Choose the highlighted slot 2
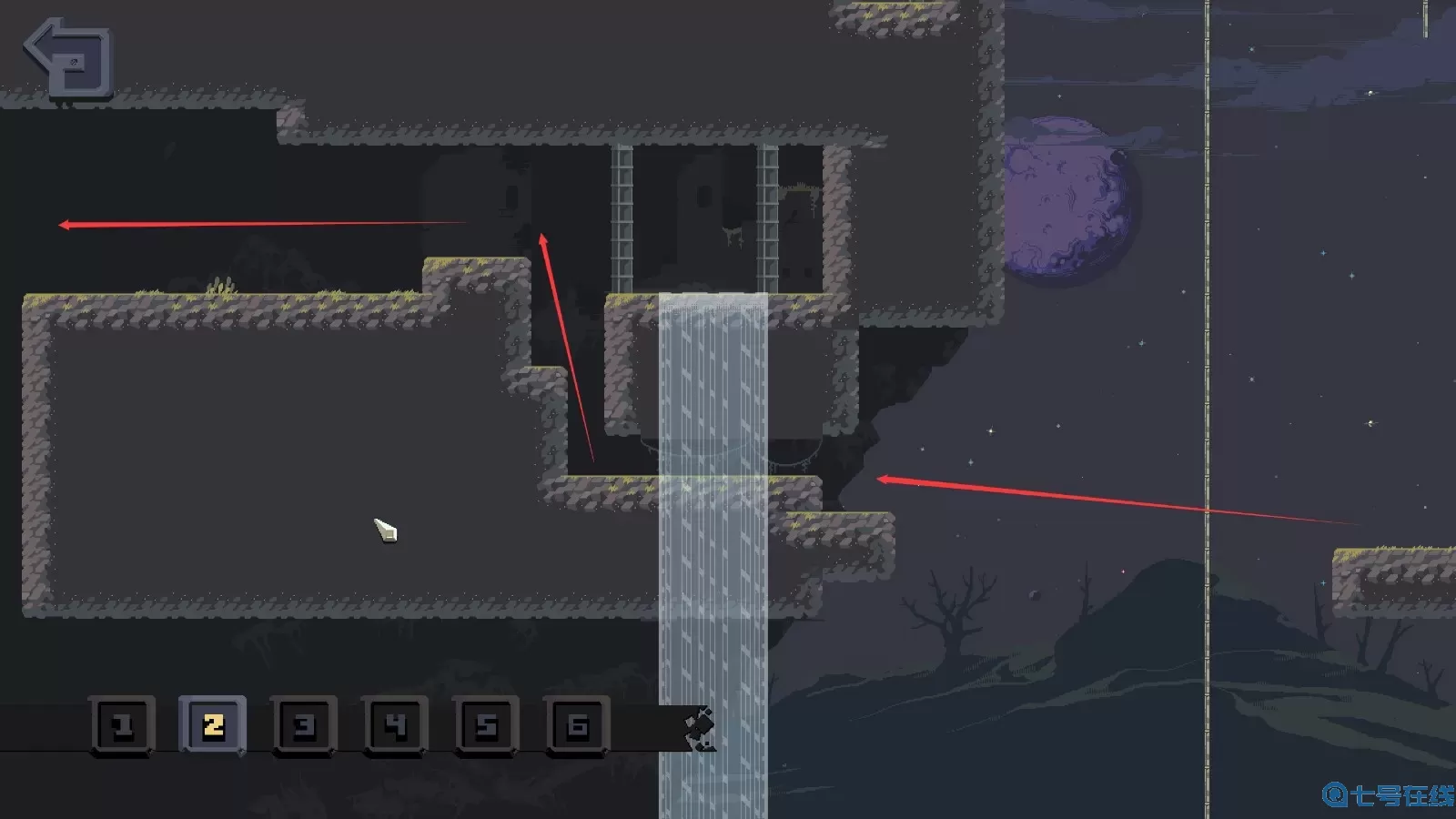1456x819 pixels. tap(213, 725)
